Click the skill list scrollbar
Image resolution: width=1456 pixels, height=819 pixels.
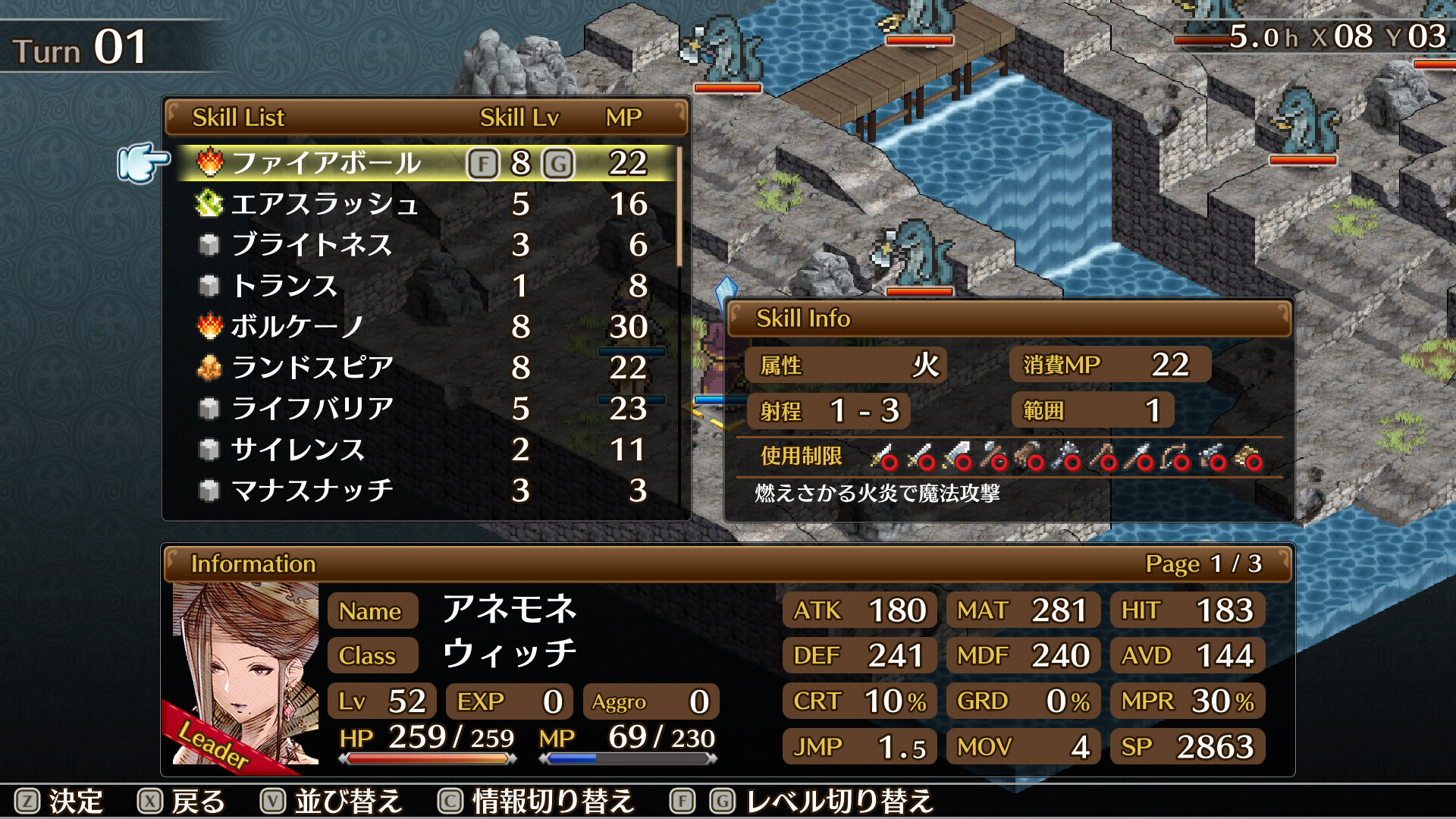click(679, 208)
